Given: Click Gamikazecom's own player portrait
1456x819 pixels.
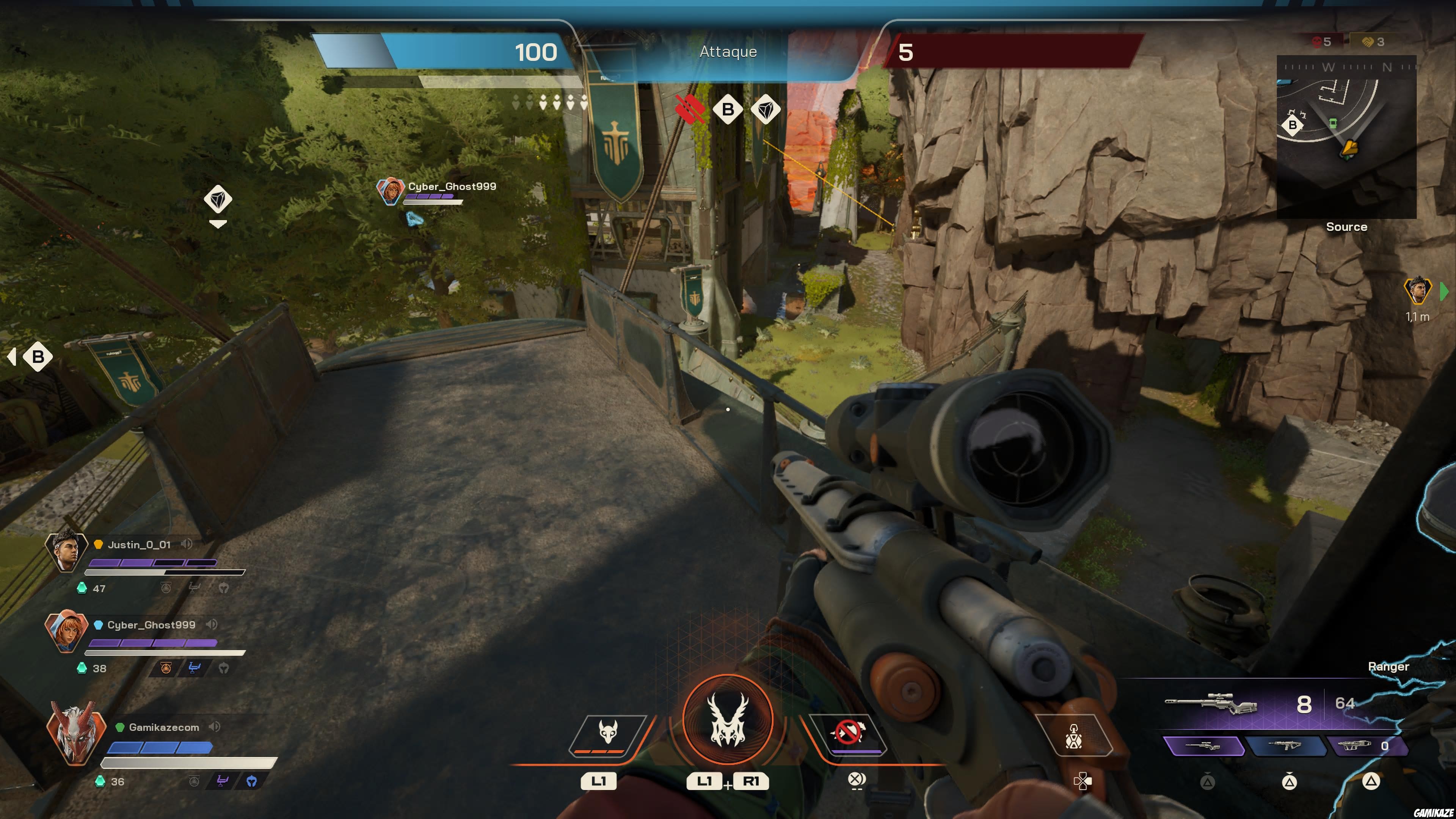Looking at the screenshot, I should (x=76, y=733).
